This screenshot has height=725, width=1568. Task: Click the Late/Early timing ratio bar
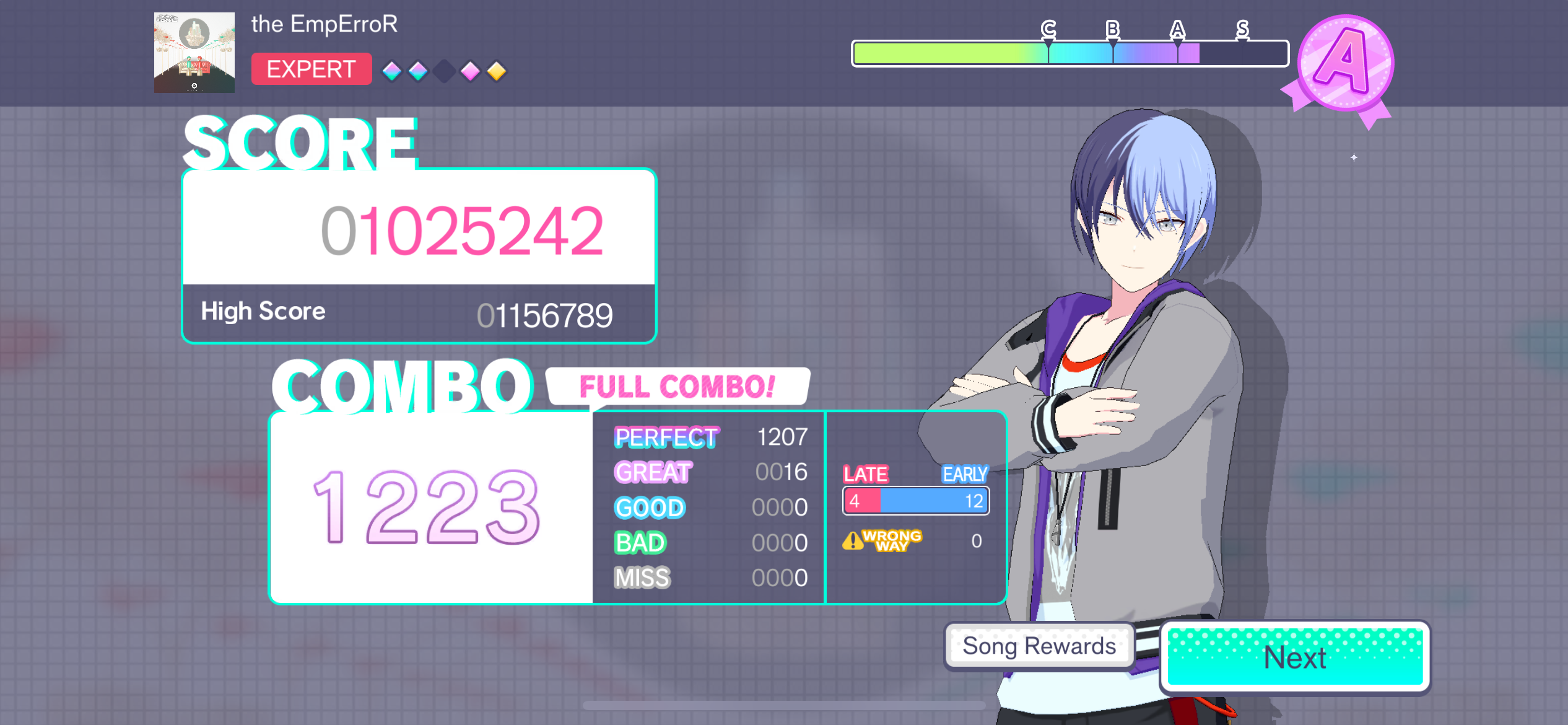click(x=915, y=499)
